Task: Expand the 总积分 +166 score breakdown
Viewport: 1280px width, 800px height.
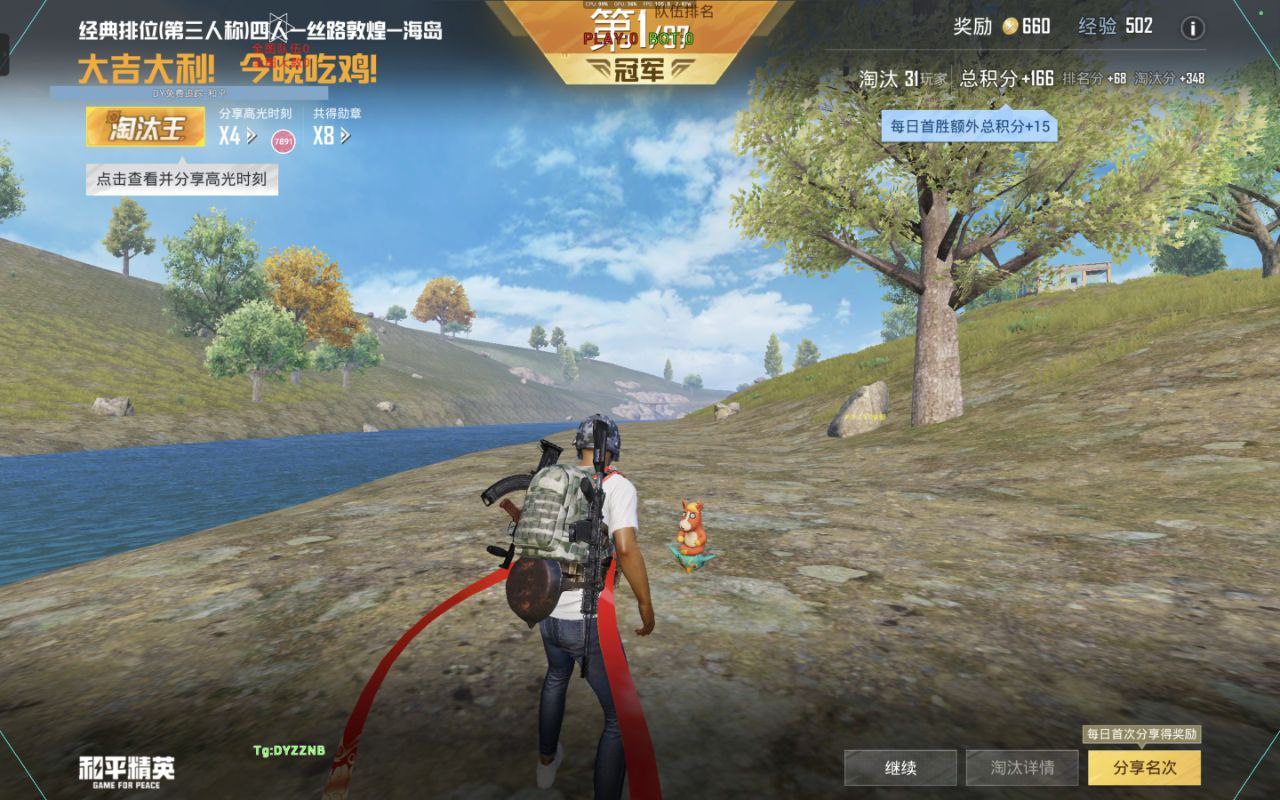Action: pyautogui.click(x=1006, y=78)
